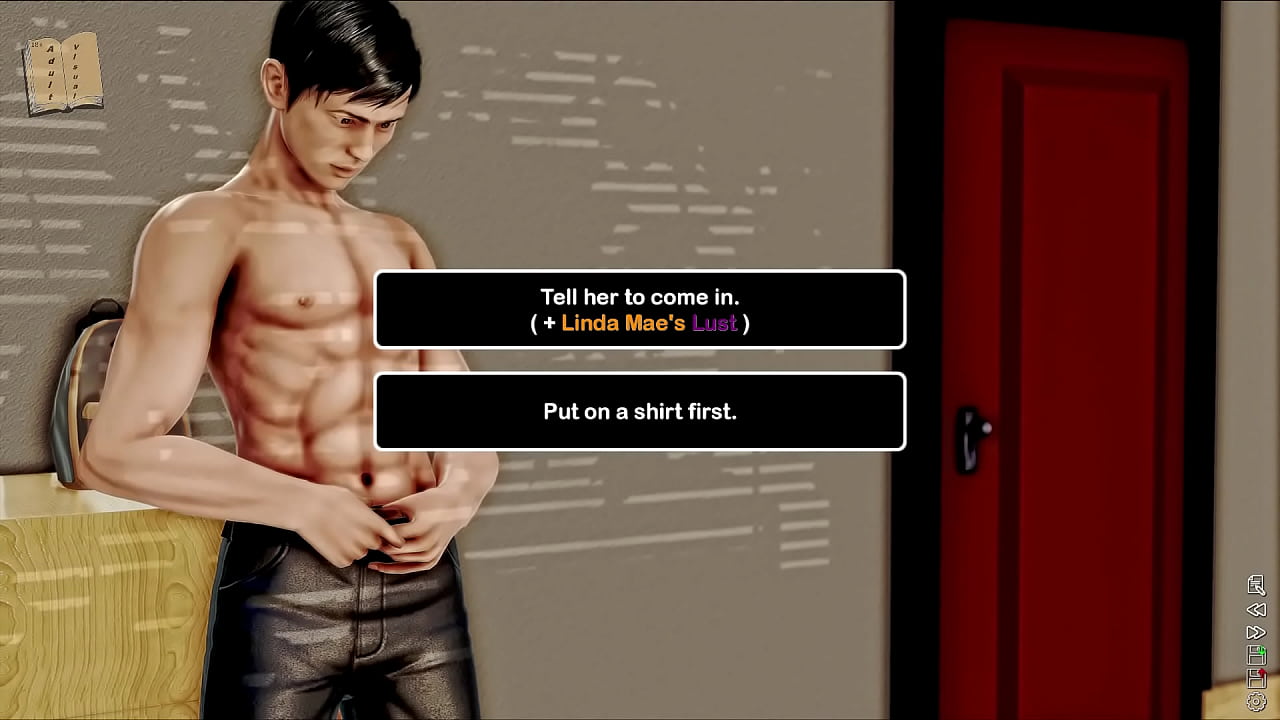Activate the skip forward double-arrow icon
Viewport: 1280px width, 720px height.
(1256, 632)
